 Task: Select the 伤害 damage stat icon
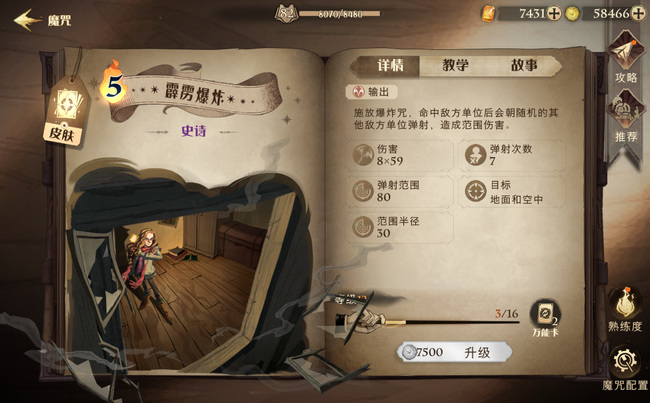(x=364, y=155)
